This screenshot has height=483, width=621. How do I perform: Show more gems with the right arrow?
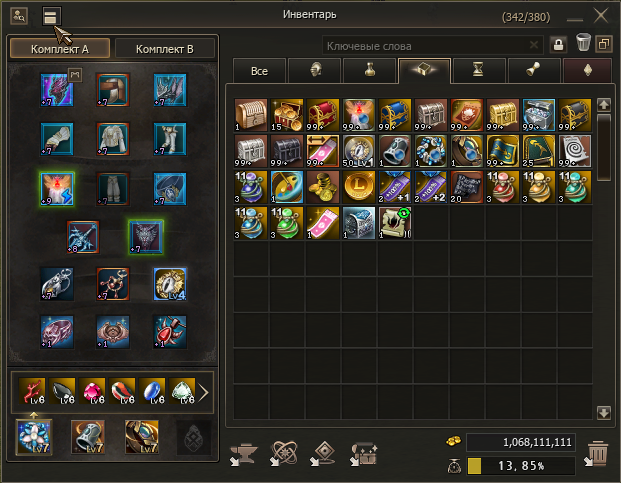click(203, 392)
